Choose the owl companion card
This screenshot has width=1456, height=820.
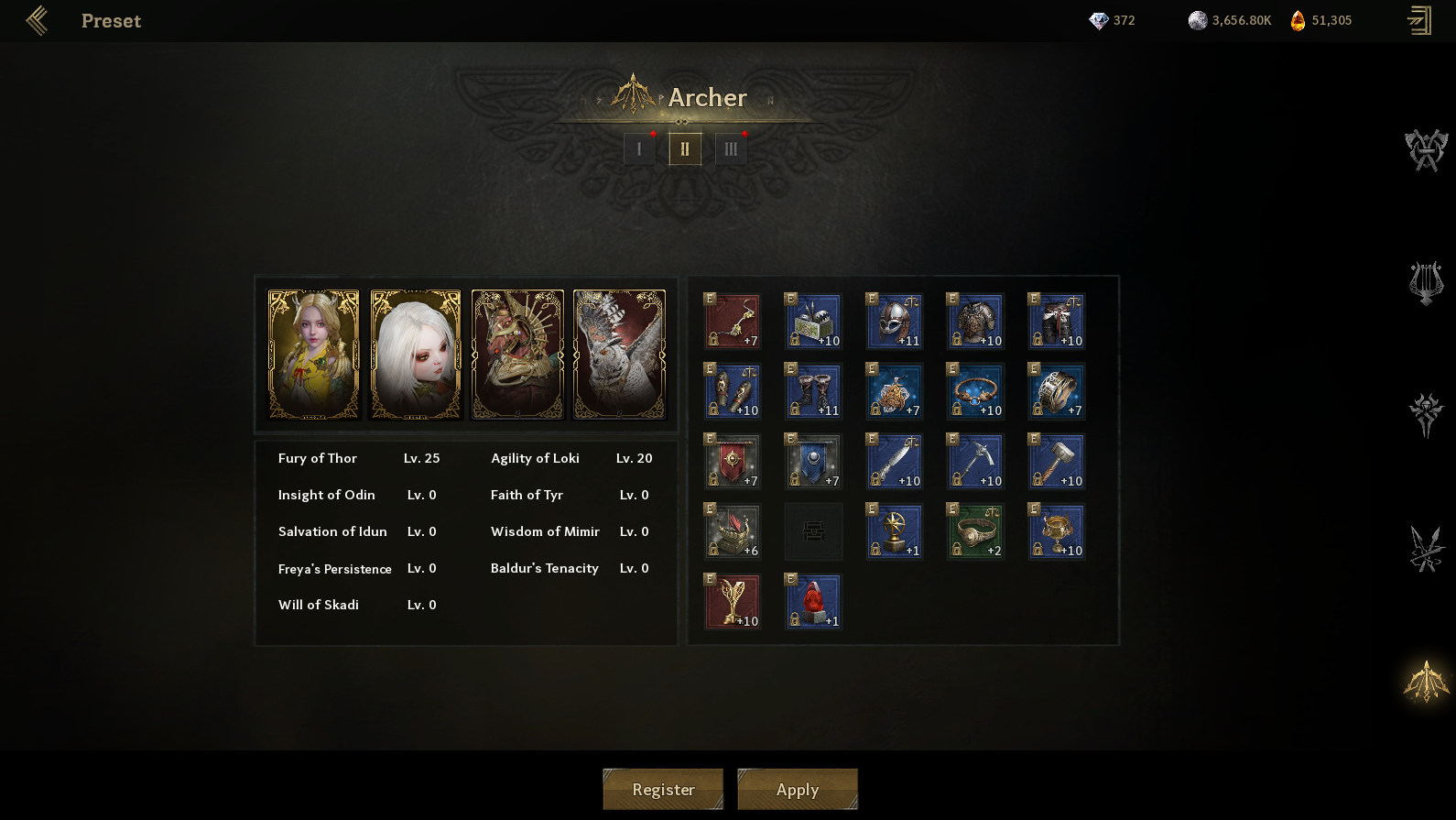(x=619, y=355)
